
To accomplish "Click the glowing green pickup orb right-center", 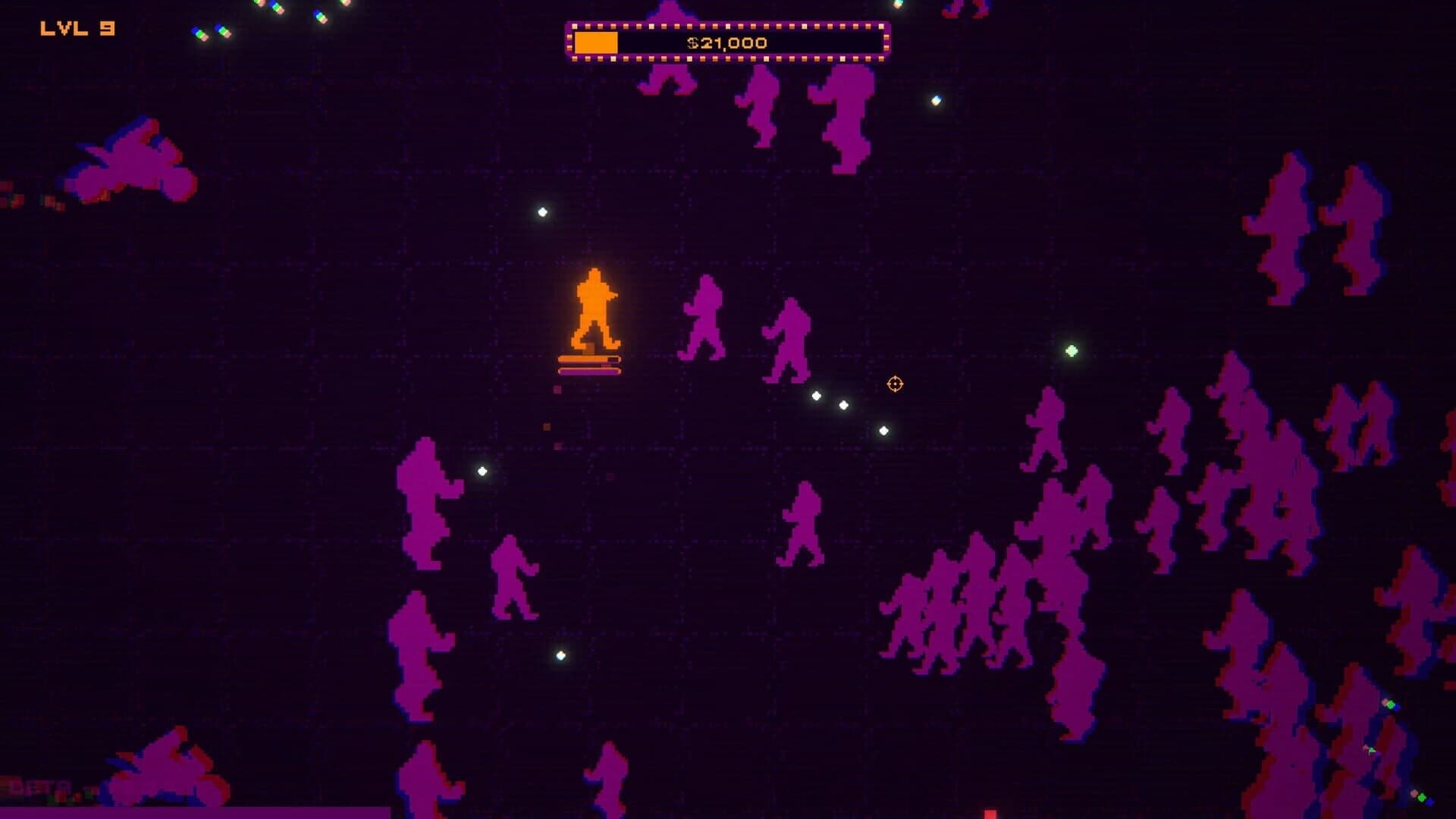I will 1070,352.
